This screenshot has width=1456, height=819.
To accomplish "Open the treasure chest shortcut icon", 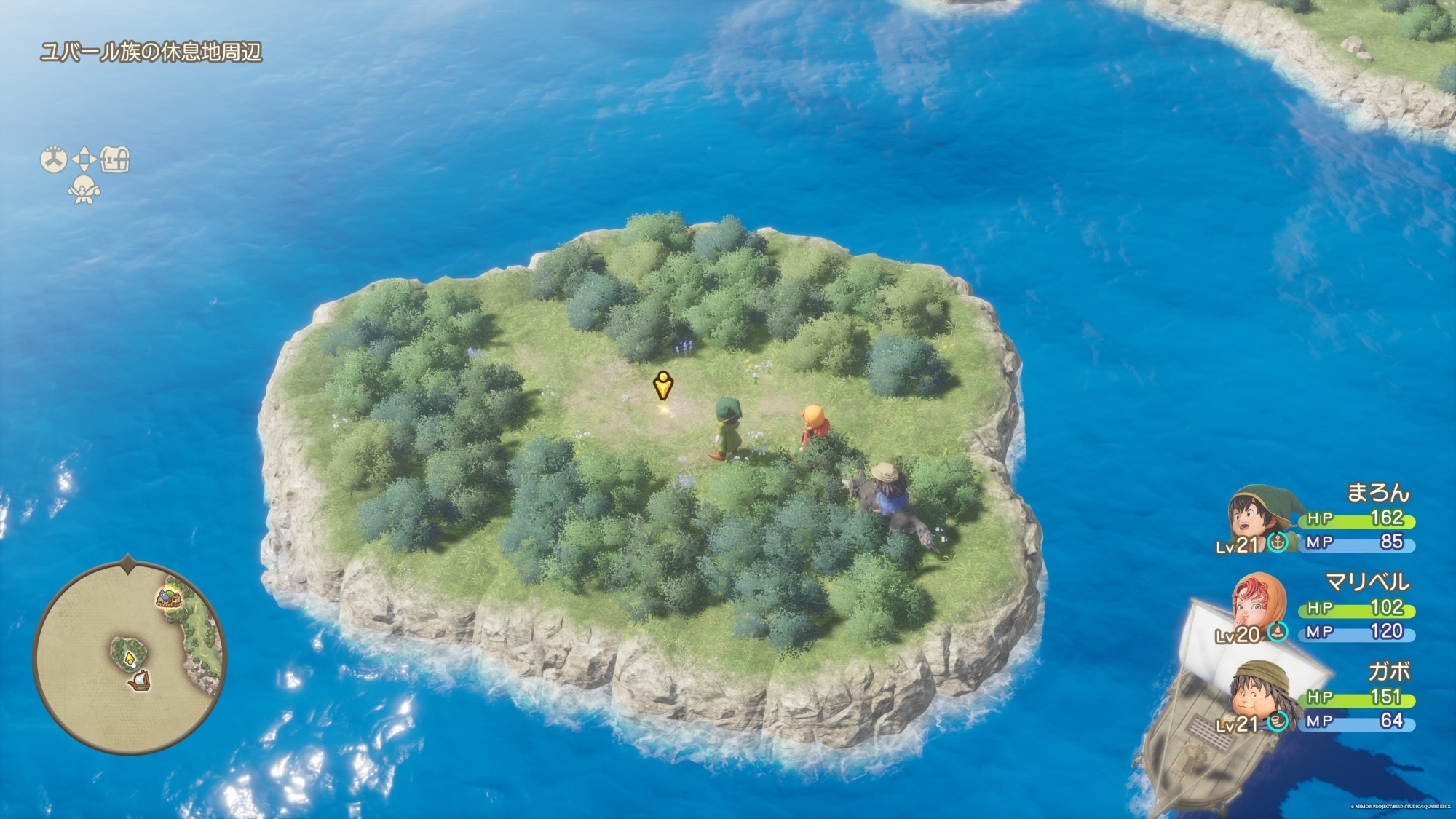I will click(115, 159).
